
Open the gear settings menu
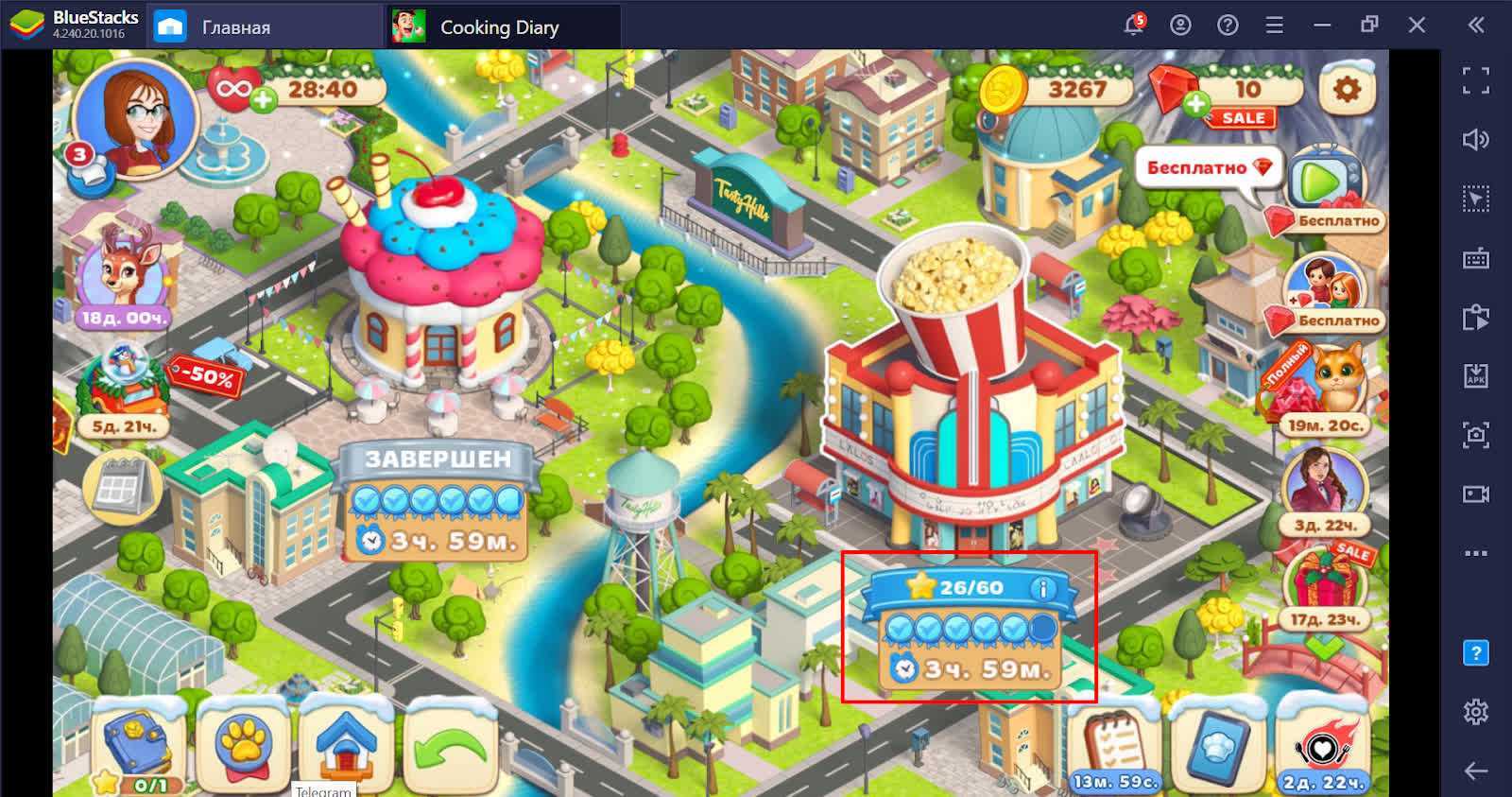point(1346,90)
